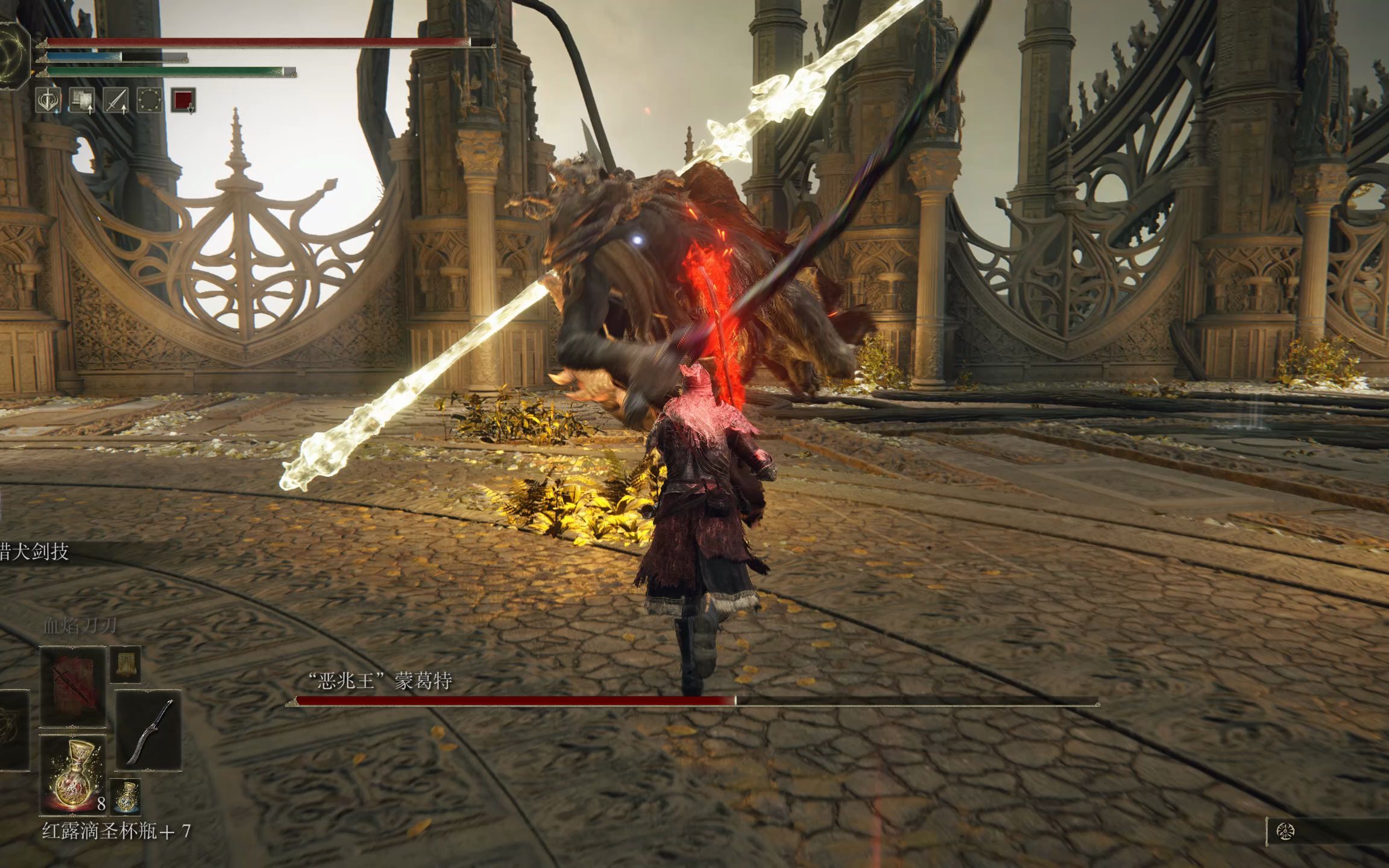Select the small golden cloth pouch slot
Image resolution: width=1389 pixels, height=868 pixels.
126,664
